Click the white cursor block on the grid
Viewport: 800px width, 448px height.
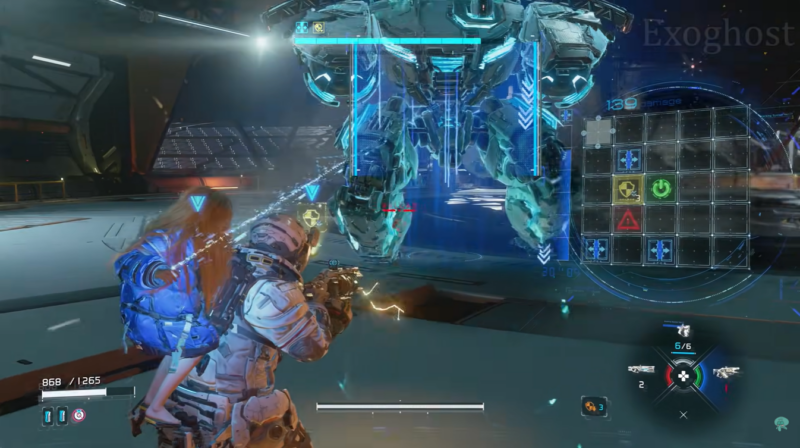(598, 129)
